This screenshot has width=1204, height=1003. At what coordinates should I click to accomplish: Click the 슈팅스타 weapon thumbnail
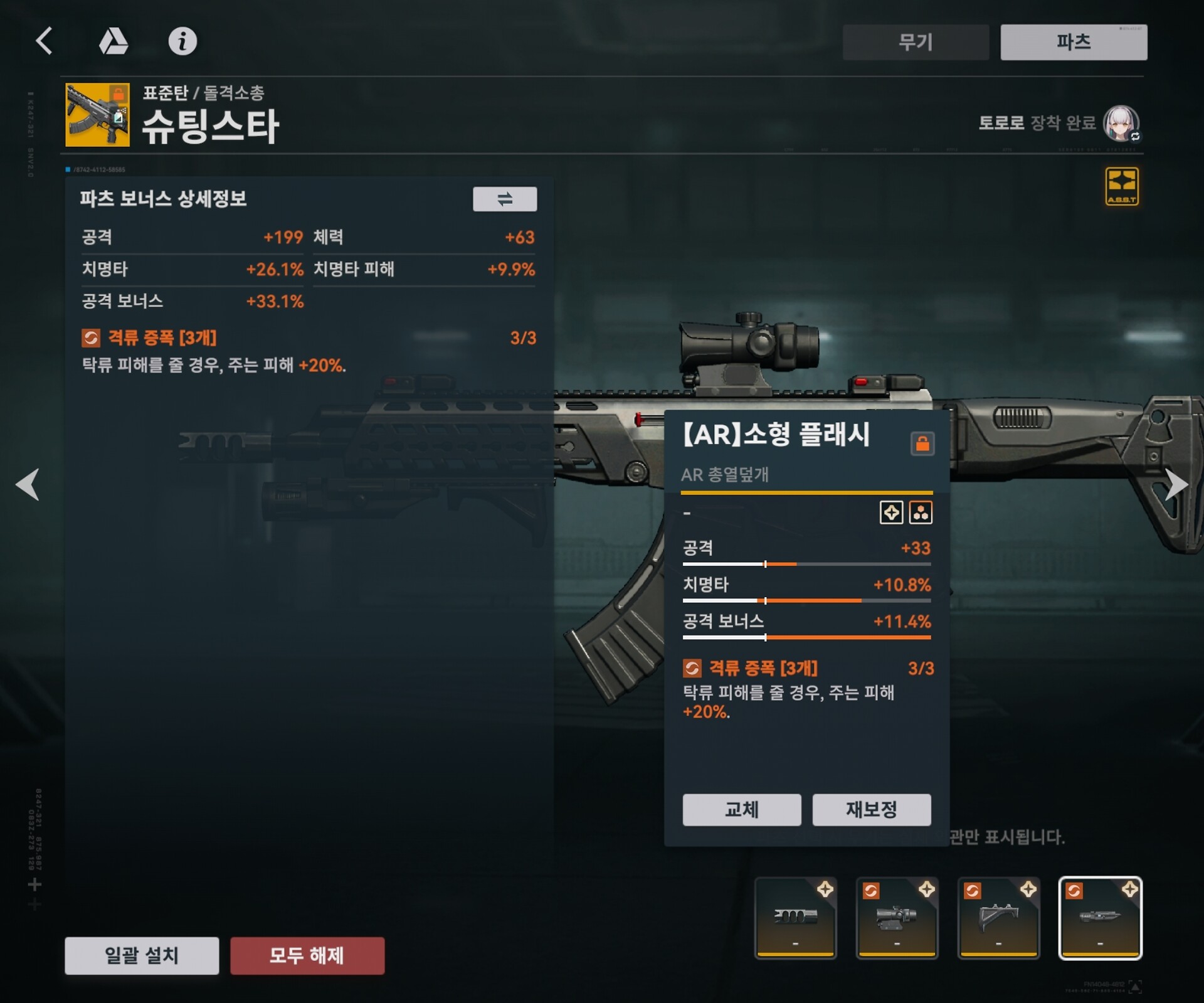pyautogui.click(x=98, y=115)
